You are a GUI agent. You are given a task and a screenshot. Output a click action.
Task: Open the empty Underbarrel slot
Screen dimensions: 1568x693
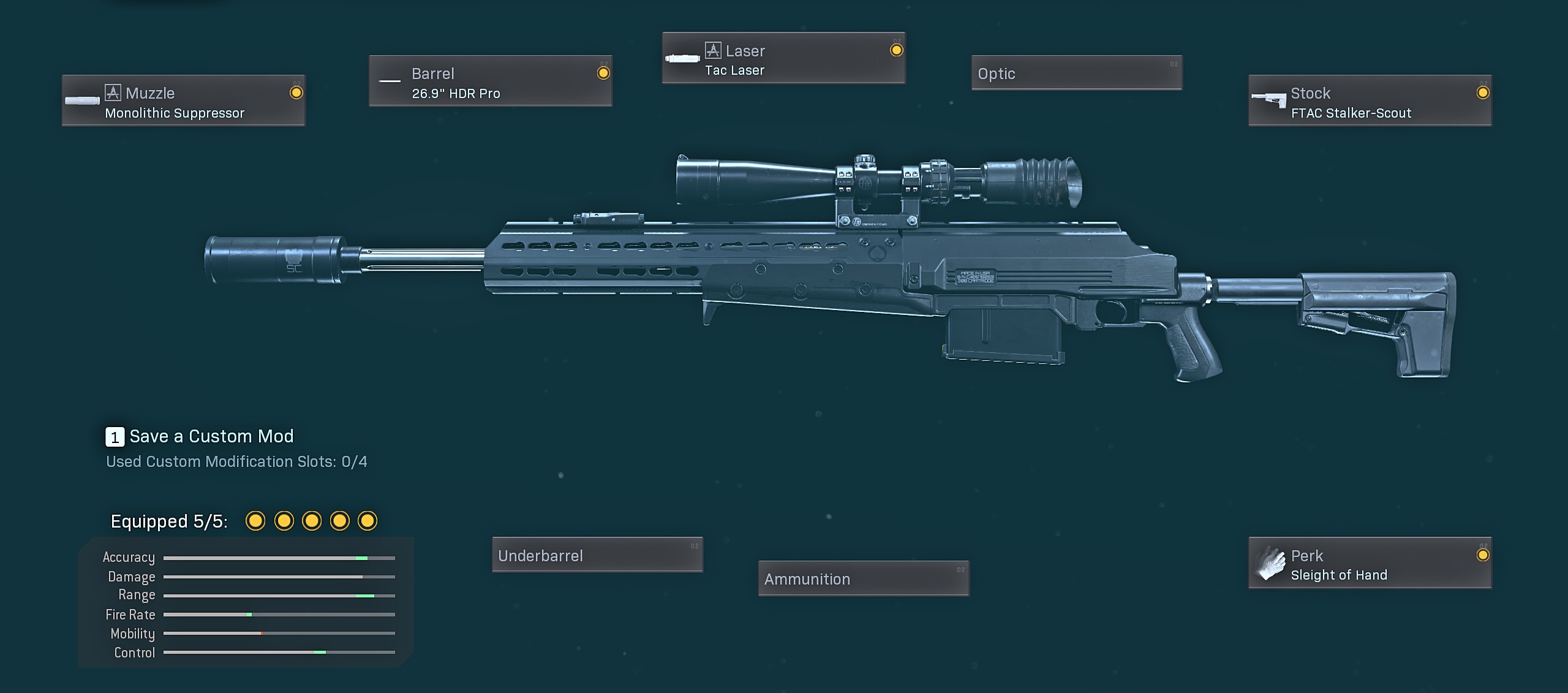pos(597,555)
